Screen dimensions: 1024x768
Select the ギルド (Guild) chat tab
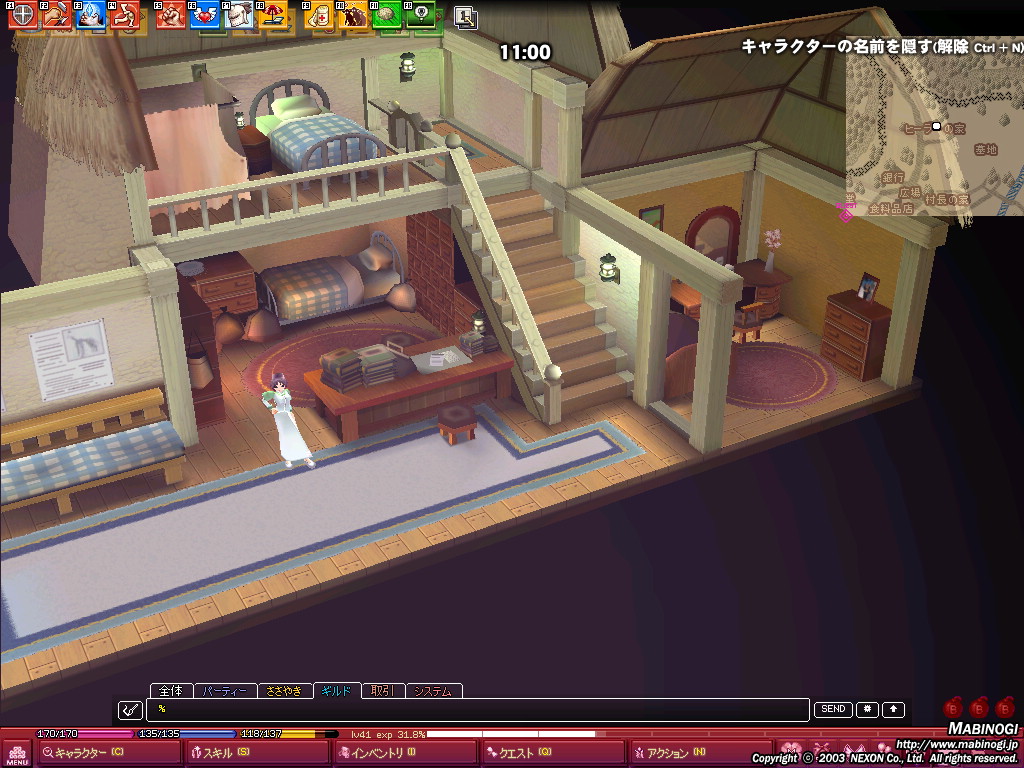(x=336, y=691)
